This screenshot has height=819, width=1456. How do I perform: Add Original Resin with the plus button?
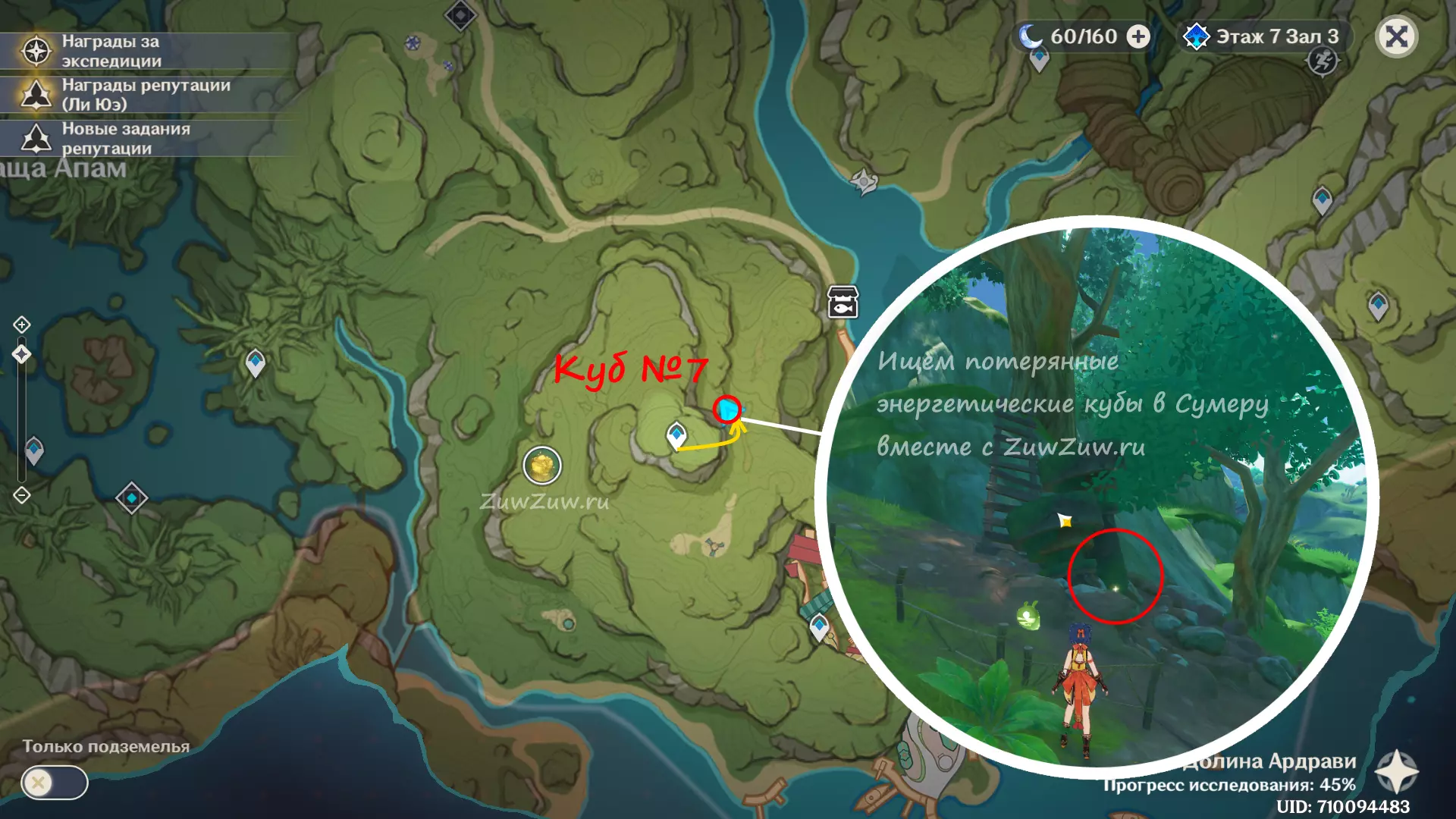tap(1137, 36)
